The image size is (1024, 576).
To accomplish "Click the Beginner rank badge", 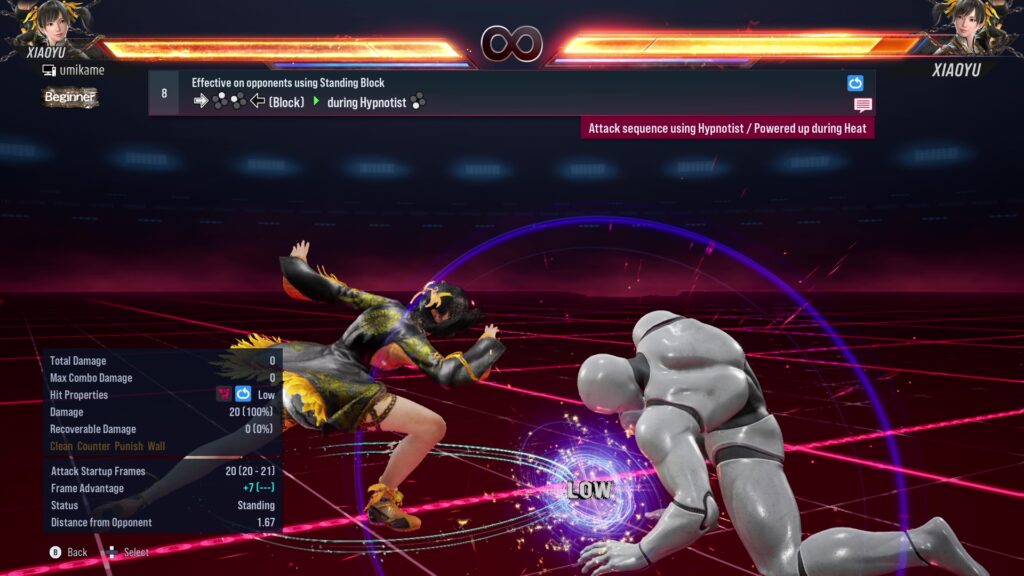I will click(70, 97).
